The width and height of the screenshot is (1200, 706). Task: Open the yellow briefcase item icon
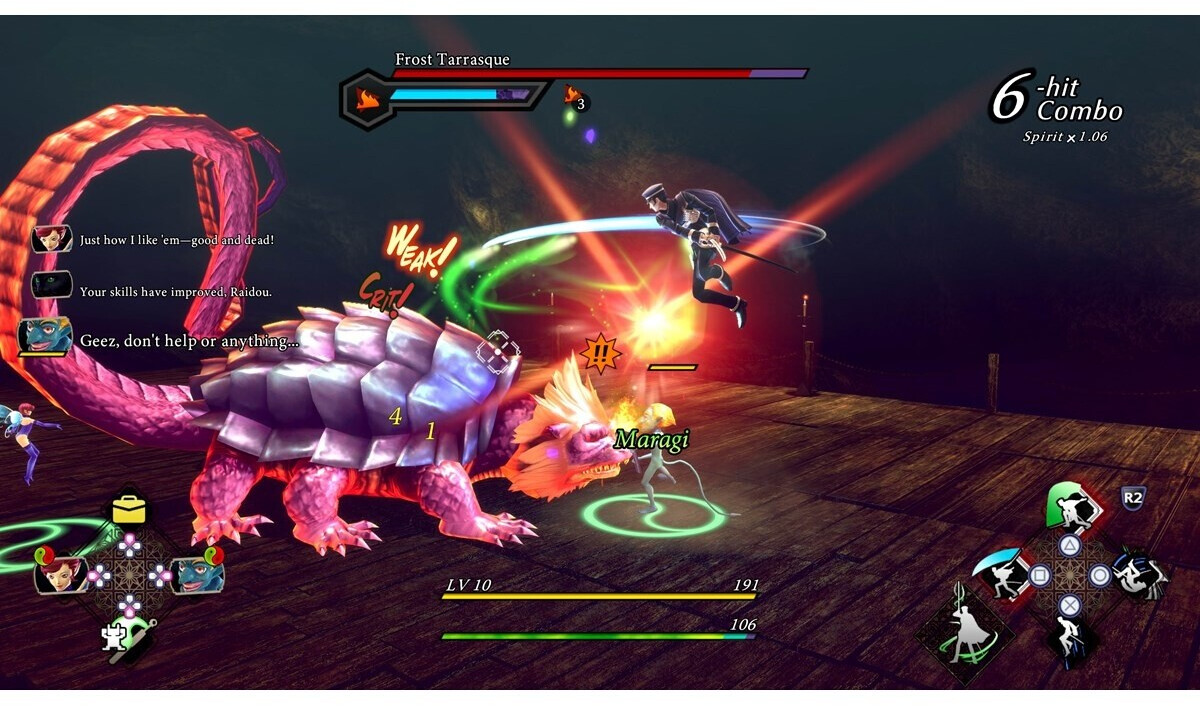(129, 509)
